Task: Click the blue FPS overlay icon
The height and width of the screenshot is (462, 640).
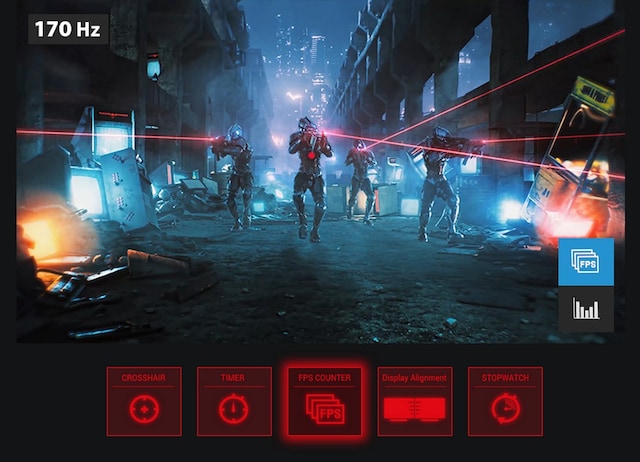Action: point(586,262)
